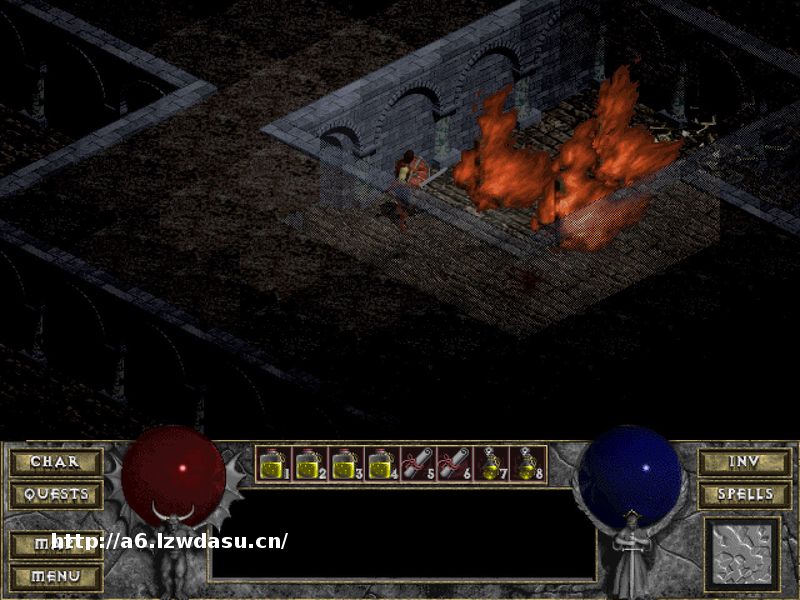The width and height of the screenshot is (800, 600).
Task: Open the INV inventory panel
Action: click(744, 462)
